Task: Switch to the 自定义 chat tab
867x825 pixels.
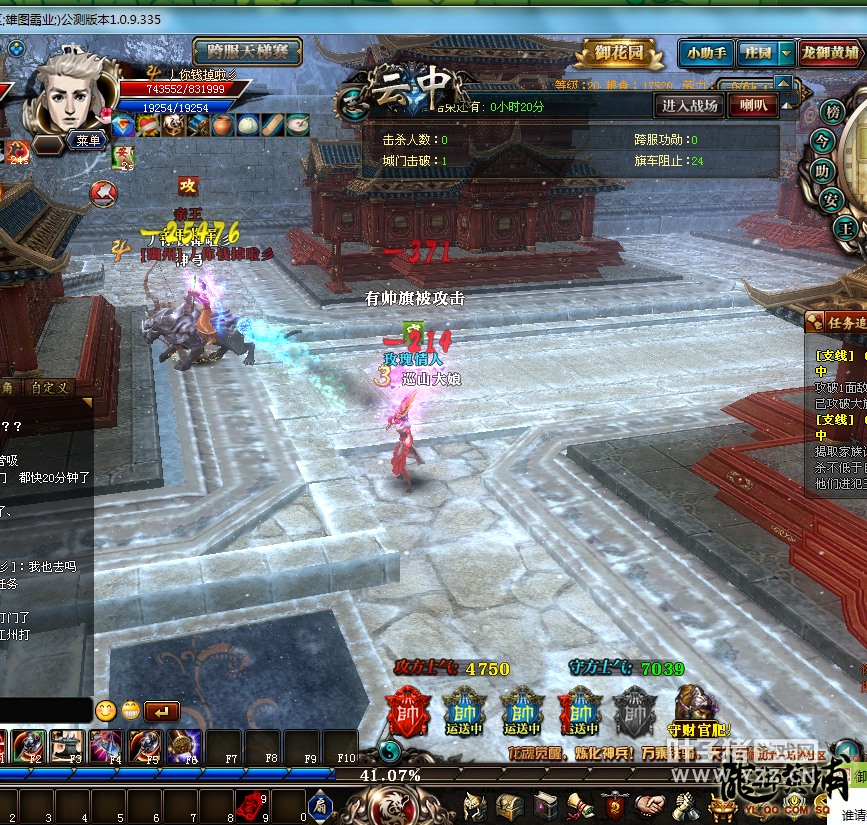Action: coord(50,388)
